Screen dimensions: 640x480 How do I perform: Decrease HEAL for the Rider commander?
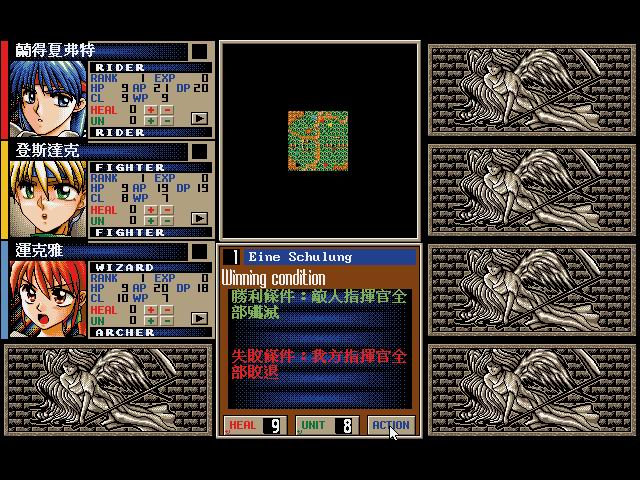[165, 110]
